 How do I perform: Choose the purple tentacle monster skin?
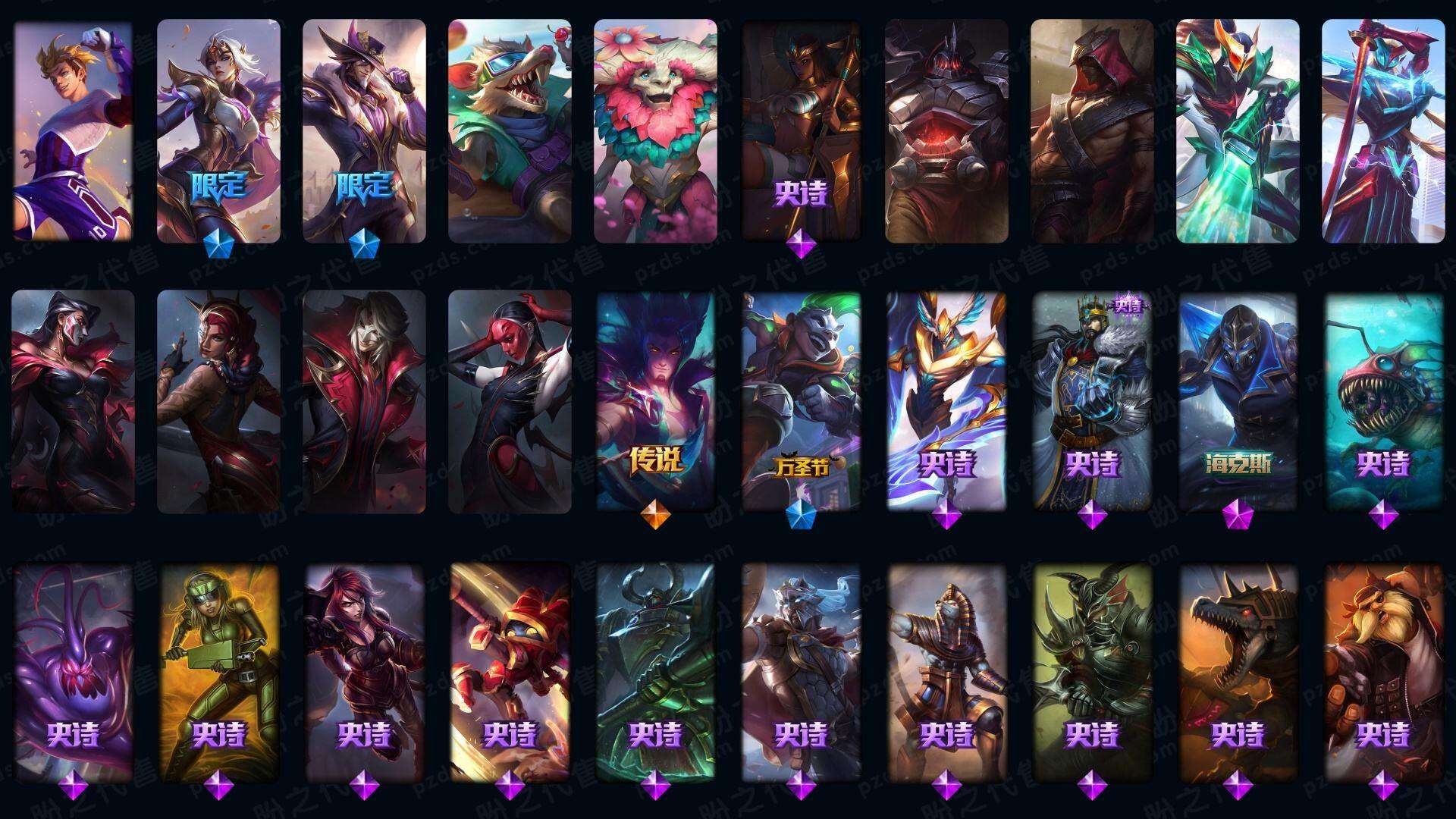[73, 672]
